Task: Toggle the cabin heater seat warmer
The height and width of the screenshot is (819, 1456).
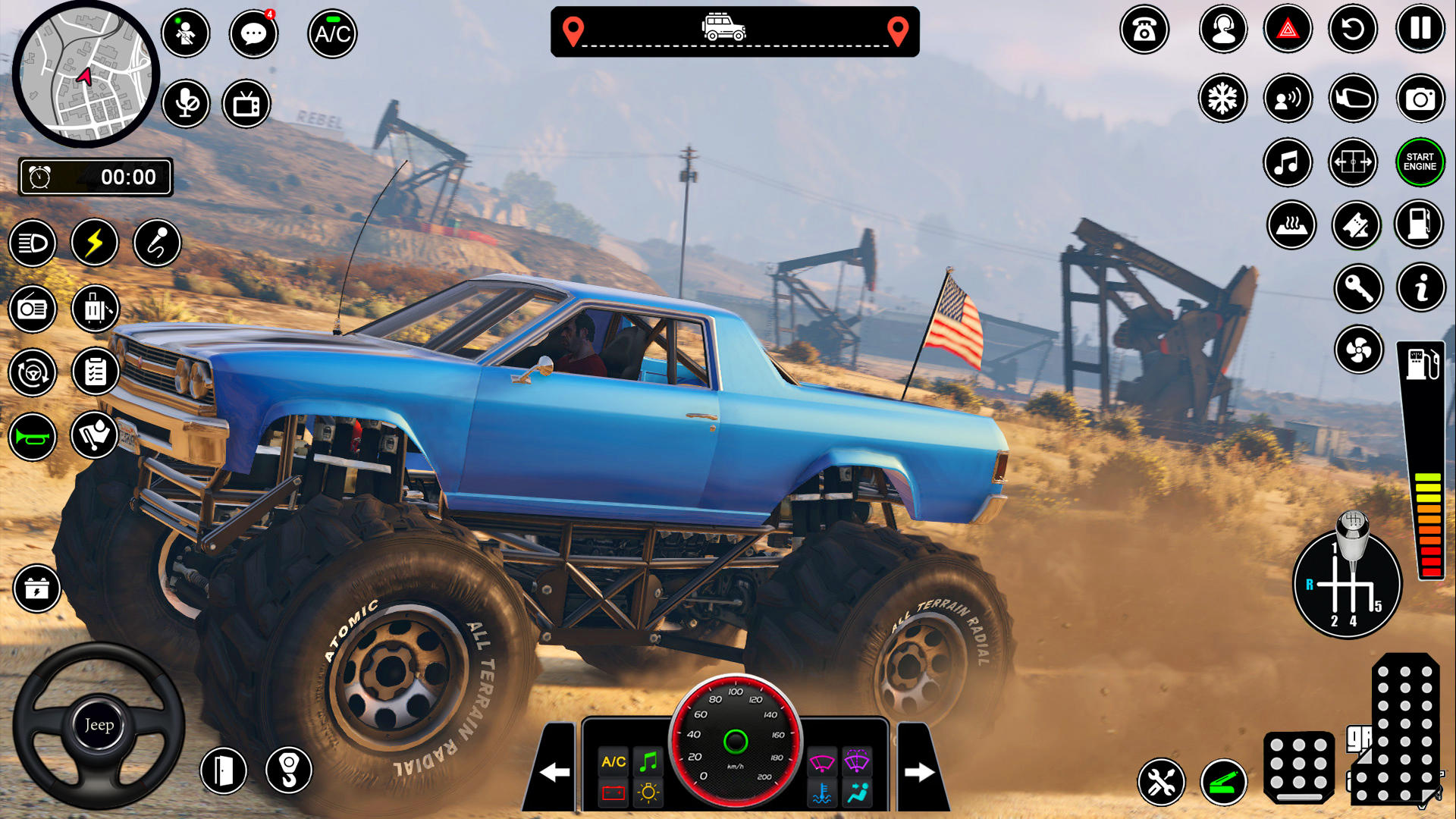Action: 1291,225
